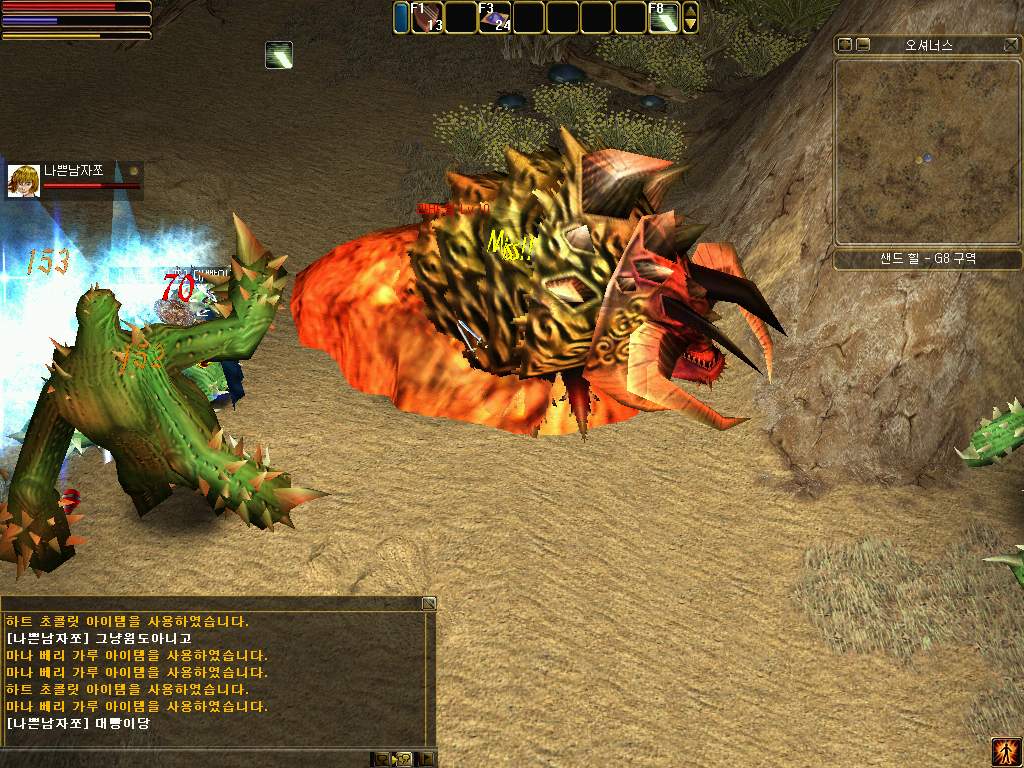Screen dimensions: 1024x768
Task: Use the F3 blue item slot
Action: coord(495,18)
